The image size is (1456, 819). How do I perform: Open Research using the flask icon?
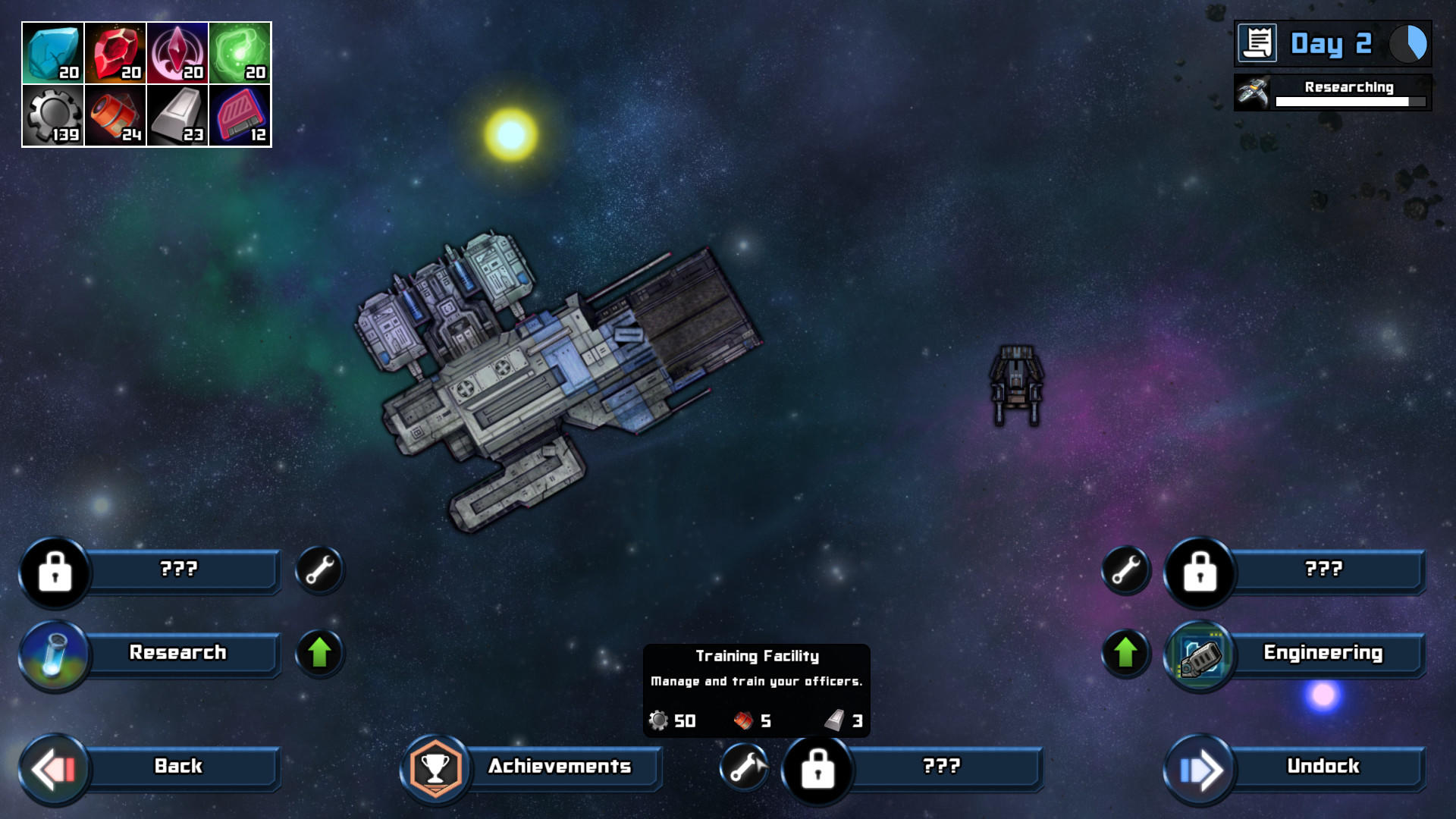click(x=56, y=653)
